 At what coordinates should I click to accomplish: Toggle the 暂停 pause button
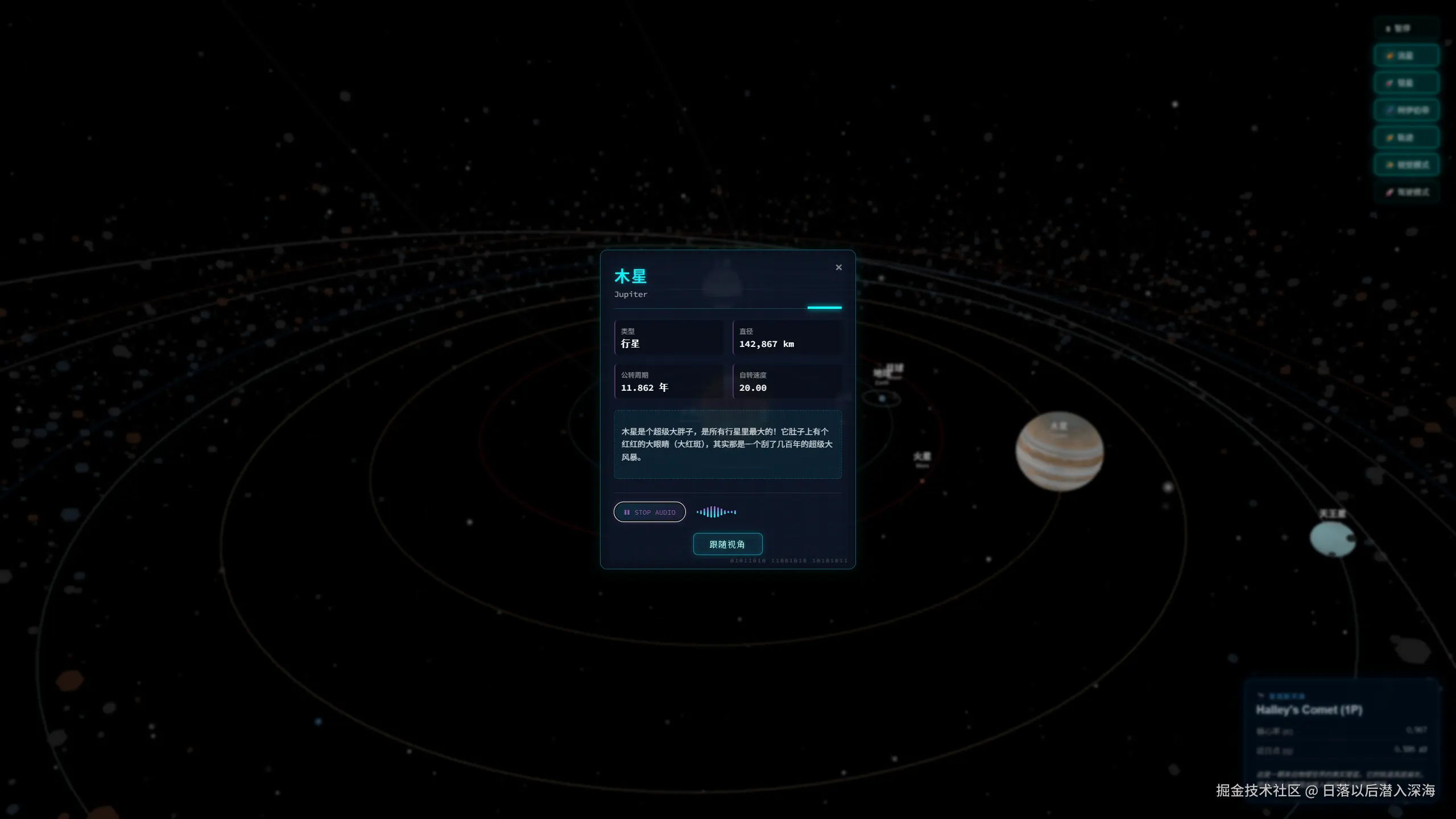(1406, 28)
